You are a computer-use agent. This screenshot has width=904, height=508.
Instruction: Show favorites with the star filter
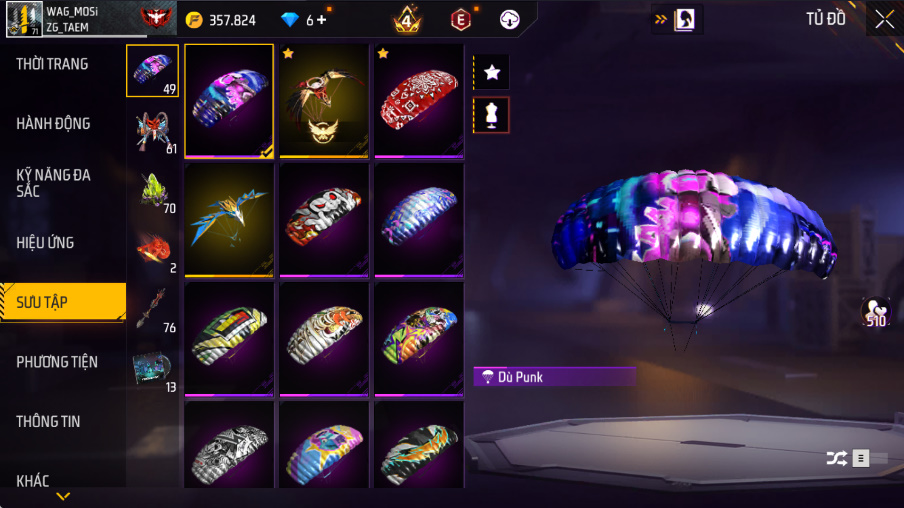pos(492,72)
